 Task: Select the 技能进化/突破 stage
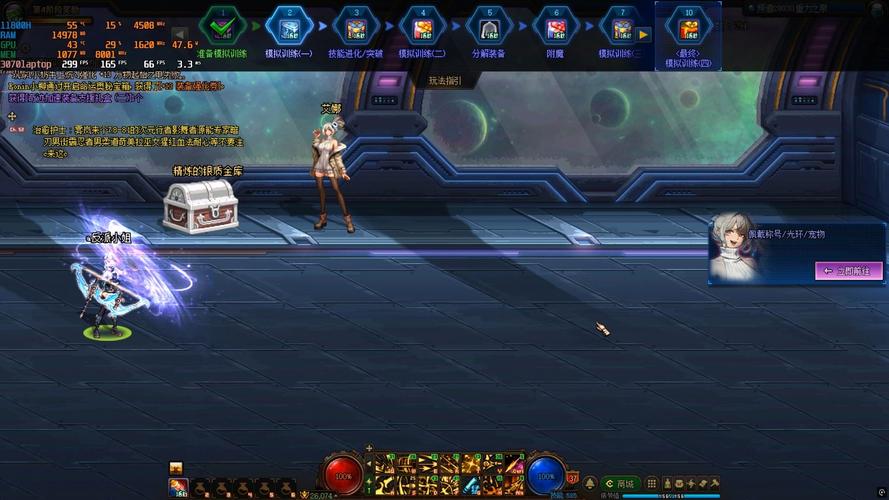(x=355, y=26)
